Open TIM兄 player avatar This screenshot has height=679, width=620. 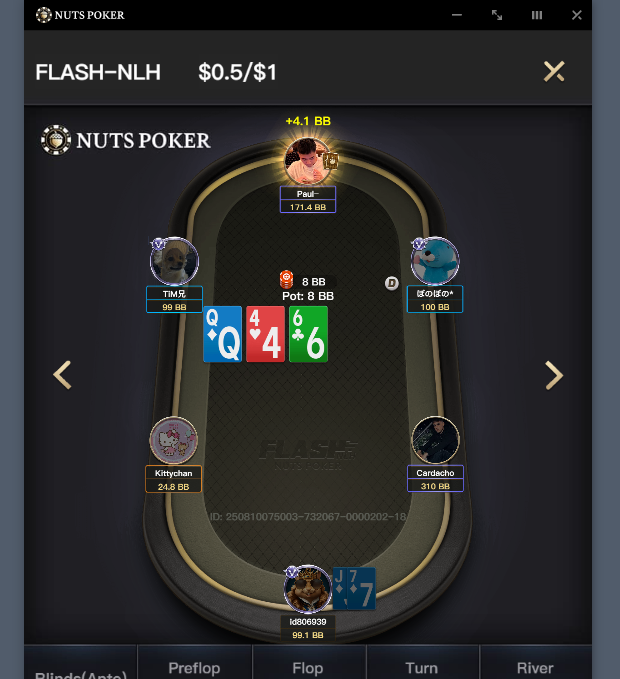174,262
